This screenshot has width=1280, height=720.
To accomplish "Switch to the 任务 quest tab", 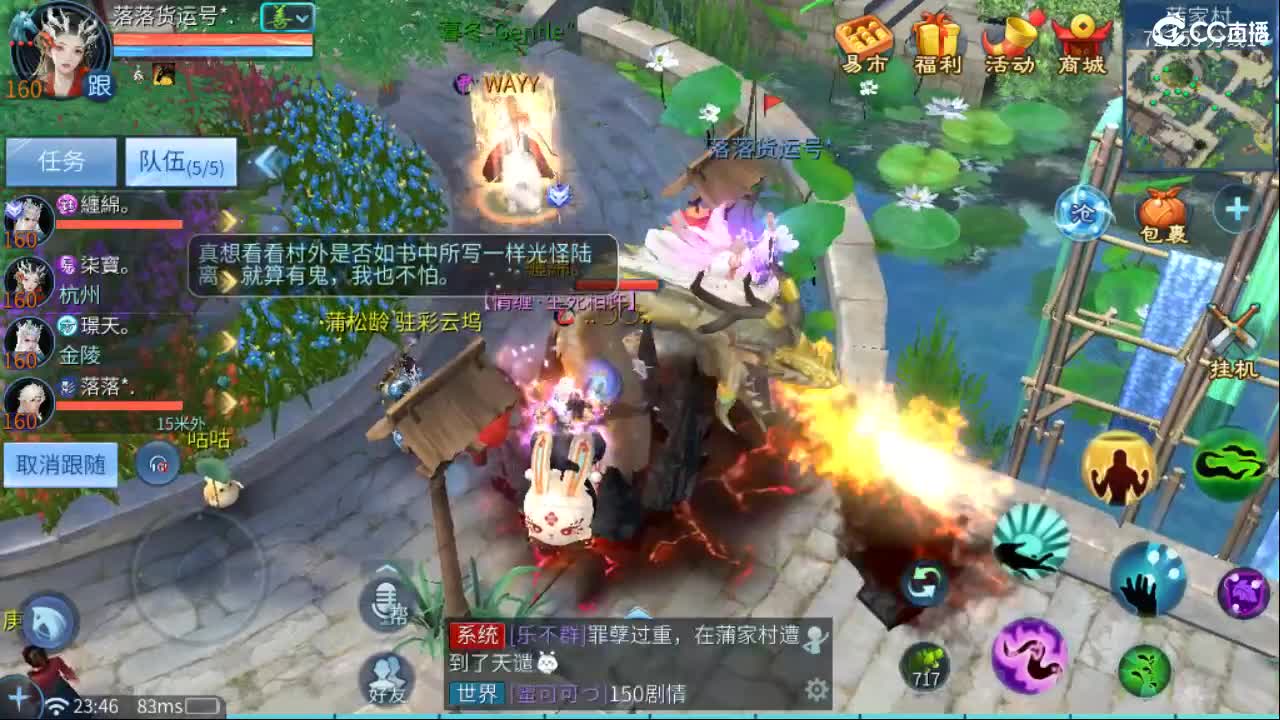I will tap(60, 162).
